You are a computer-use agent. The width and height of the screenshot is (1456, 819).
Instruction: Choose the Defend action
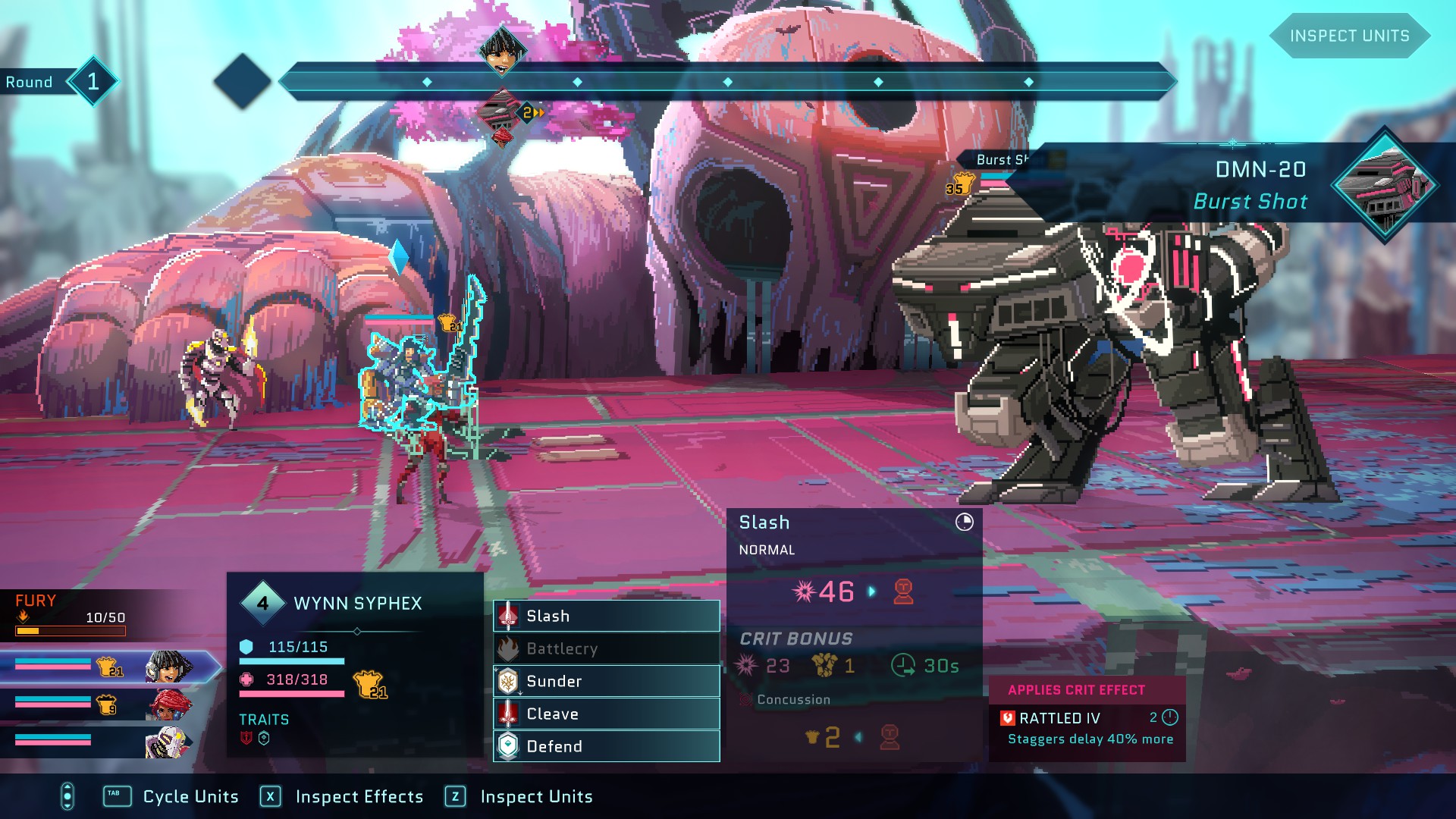pos(606,746)
